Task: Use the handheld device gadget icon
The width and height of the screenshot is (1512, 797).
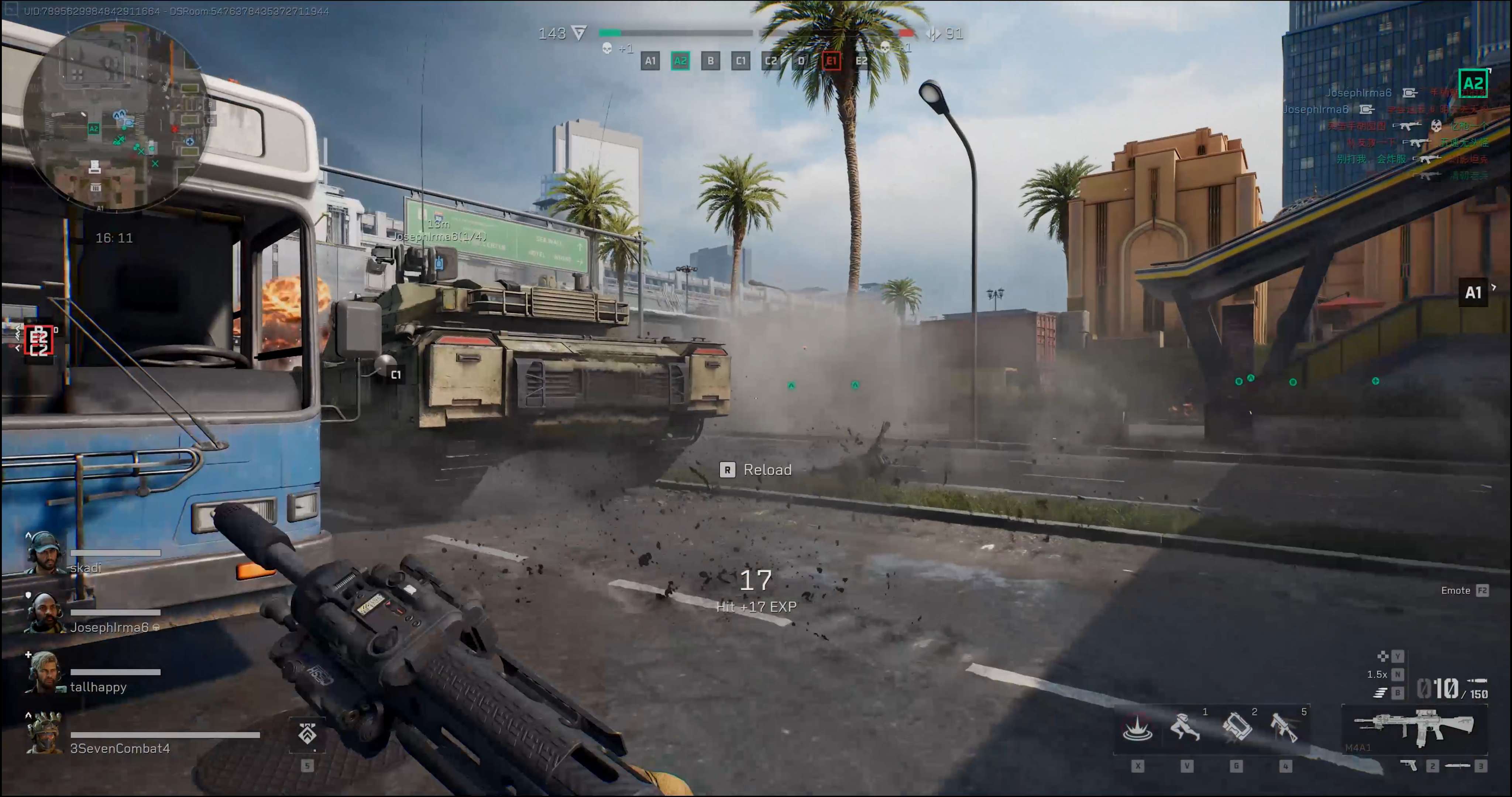Action: click(1236, 728)
